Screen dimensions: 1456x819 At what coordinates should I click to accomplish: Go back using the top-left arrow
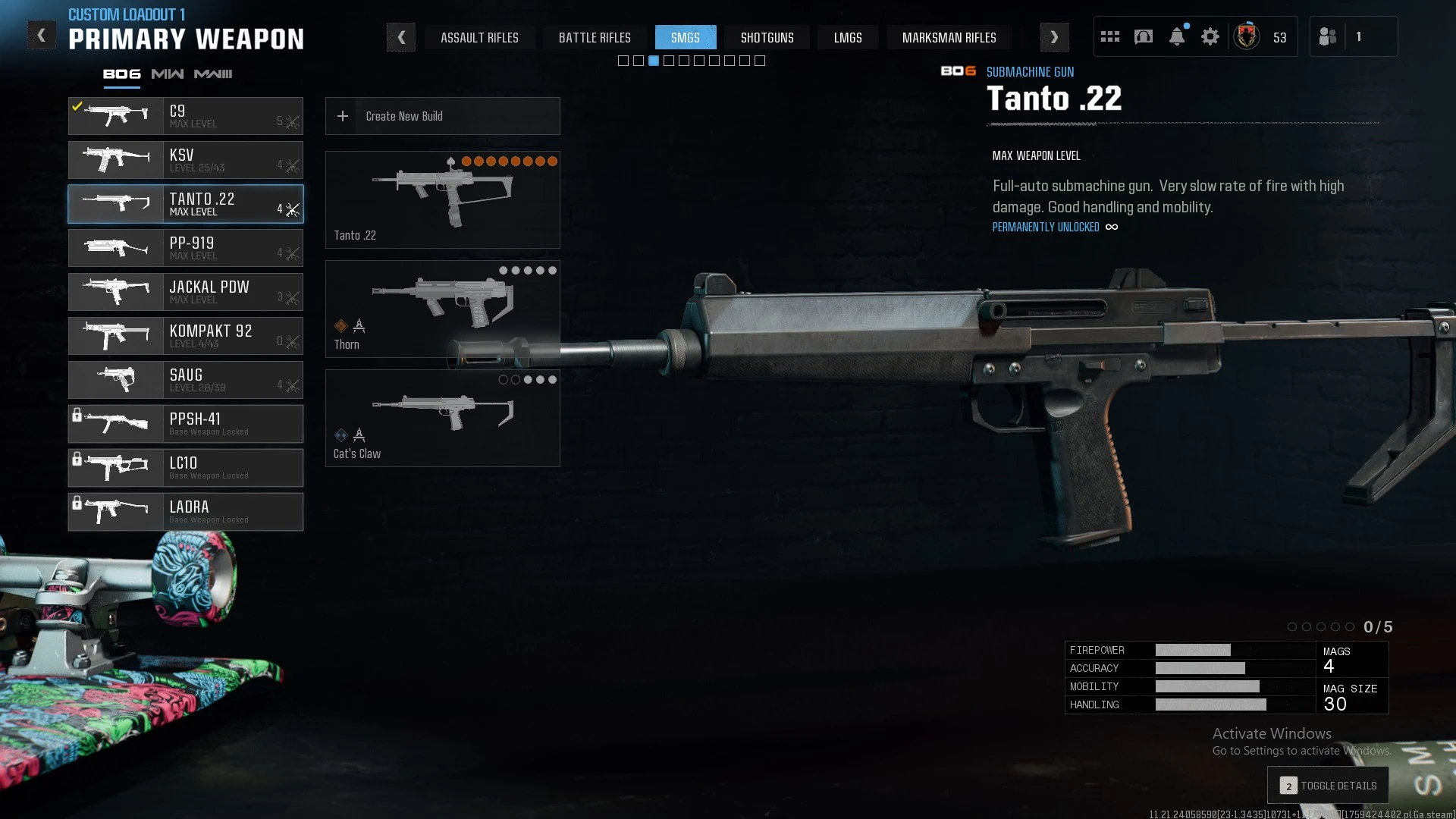tap(42, 36)
